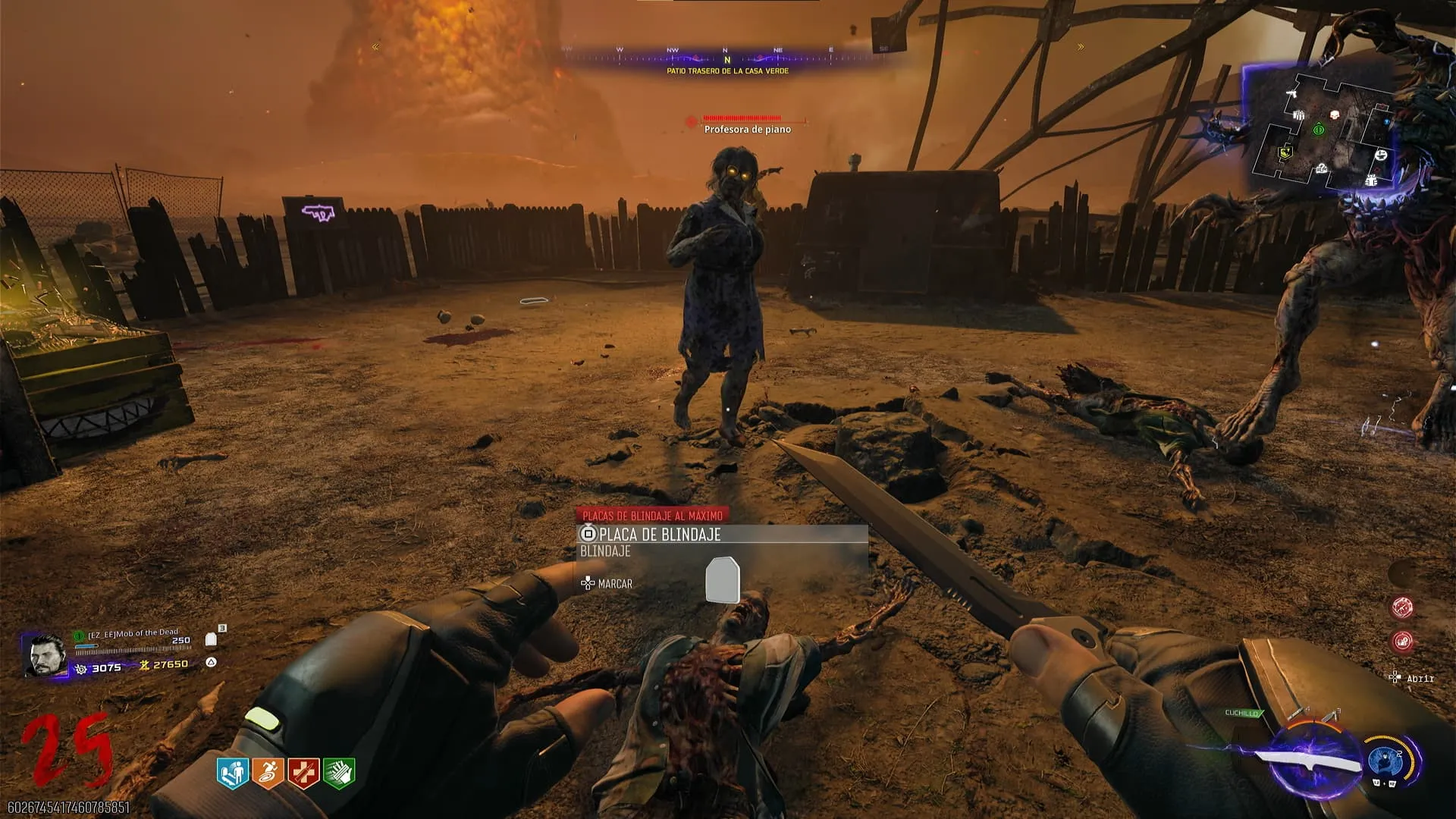Screen dimensions: 1456x819
Task: Select the orange running-figure perk icon
Action: click(268, 773)
